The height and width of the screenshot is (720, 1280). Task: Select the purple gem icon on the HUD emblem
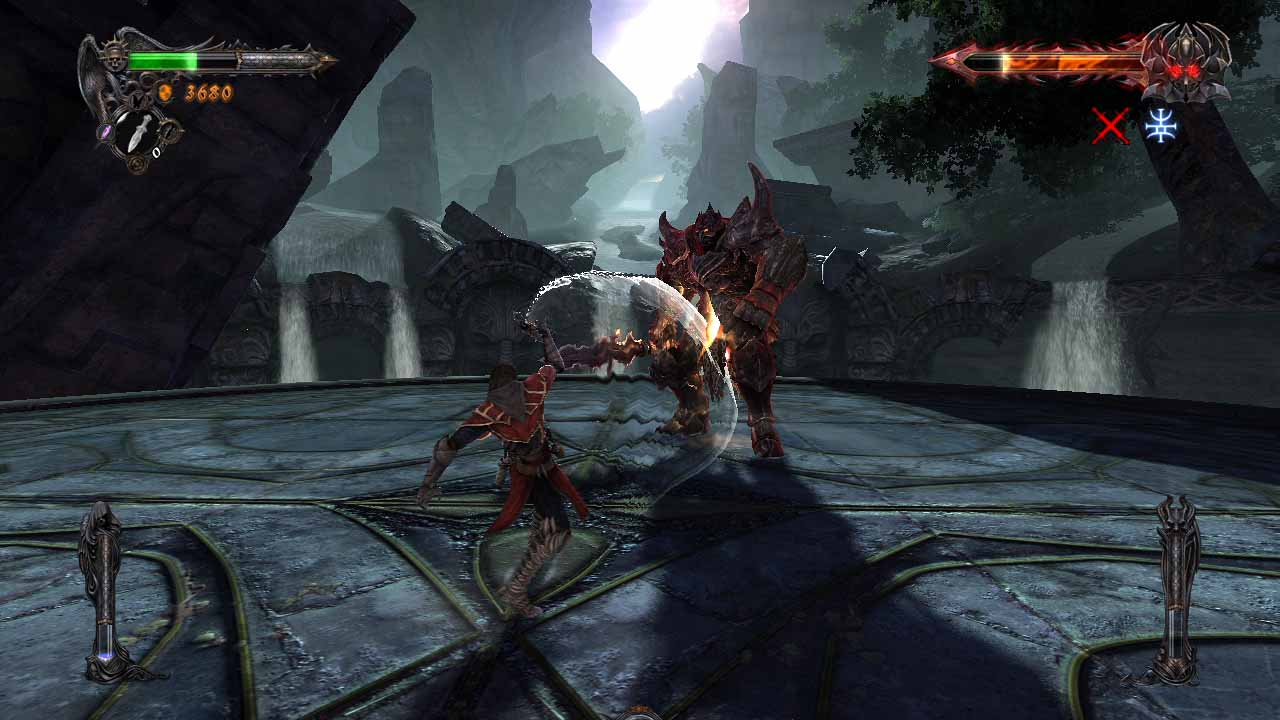[x=104, y=132]
